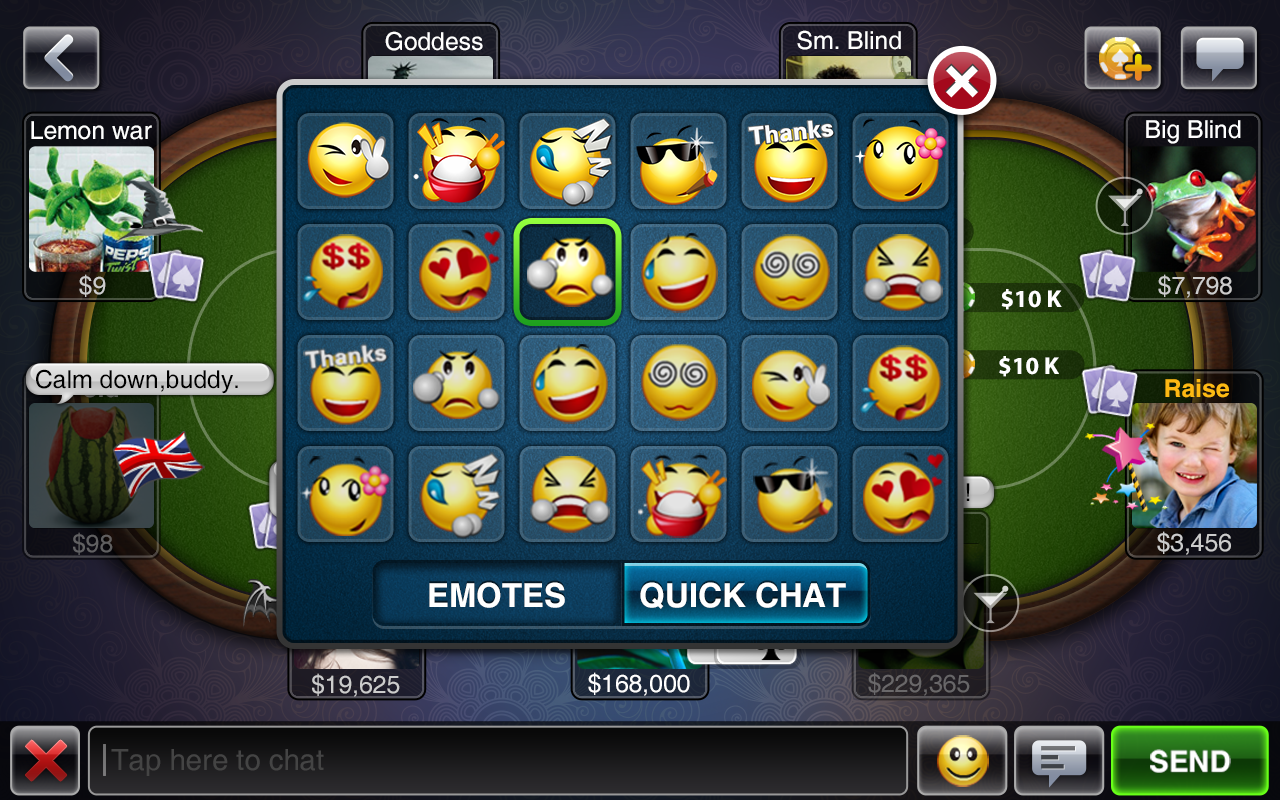The height and width of the screenshot is (800, 1280).
Task: Open the smiley face emote button
Action: 962,761
